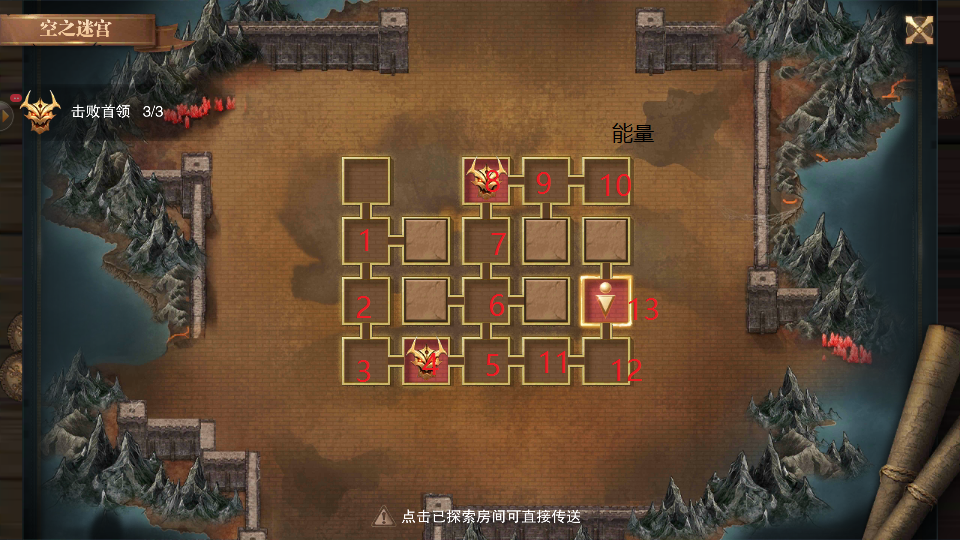This screenshot has width=960, height=540.
Task: Choose room number 3 tile
Action: coord(365,361)
